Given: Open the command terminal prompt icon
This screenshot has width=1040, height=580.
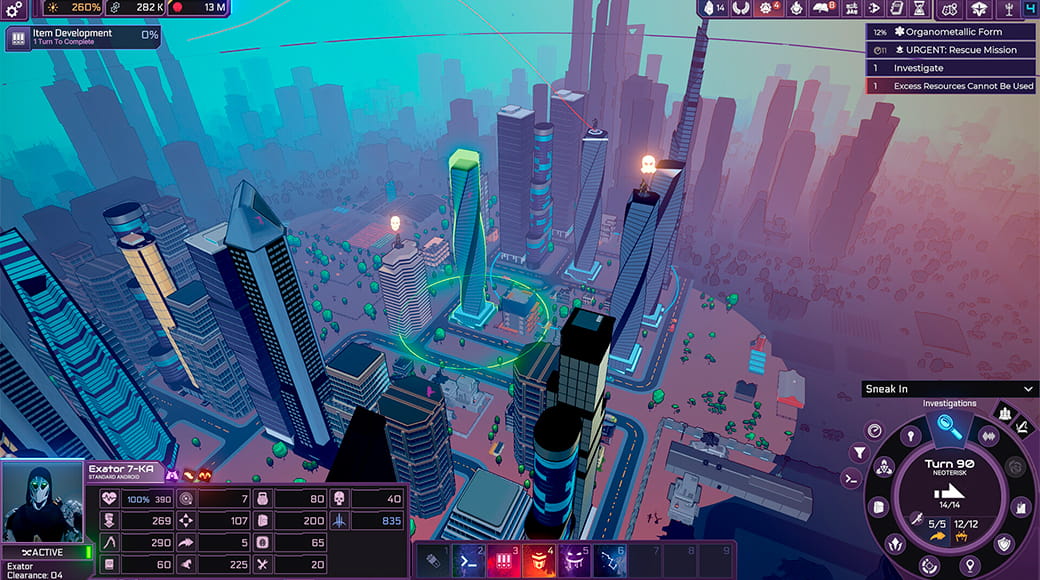Looking at the screenshot, I should coord(852,479).
